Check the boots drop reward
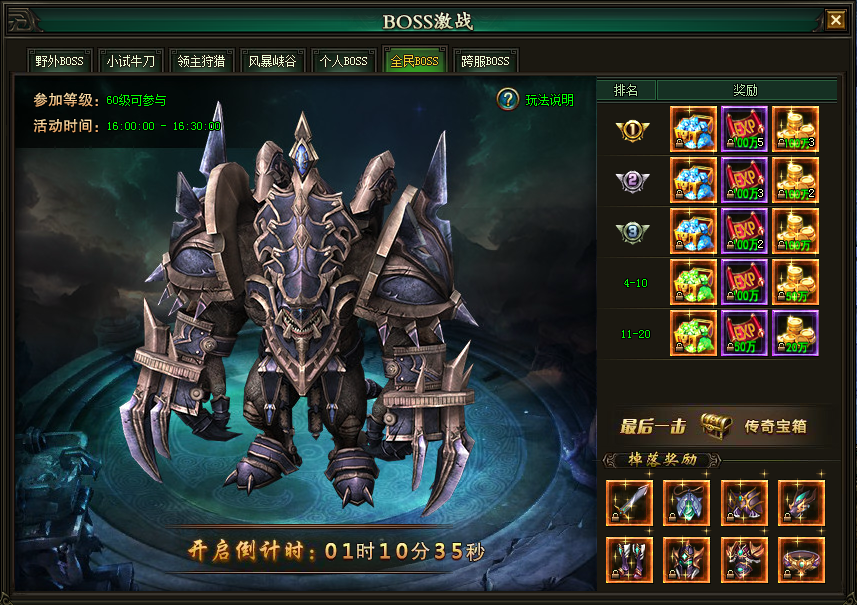 pos(629,560)
